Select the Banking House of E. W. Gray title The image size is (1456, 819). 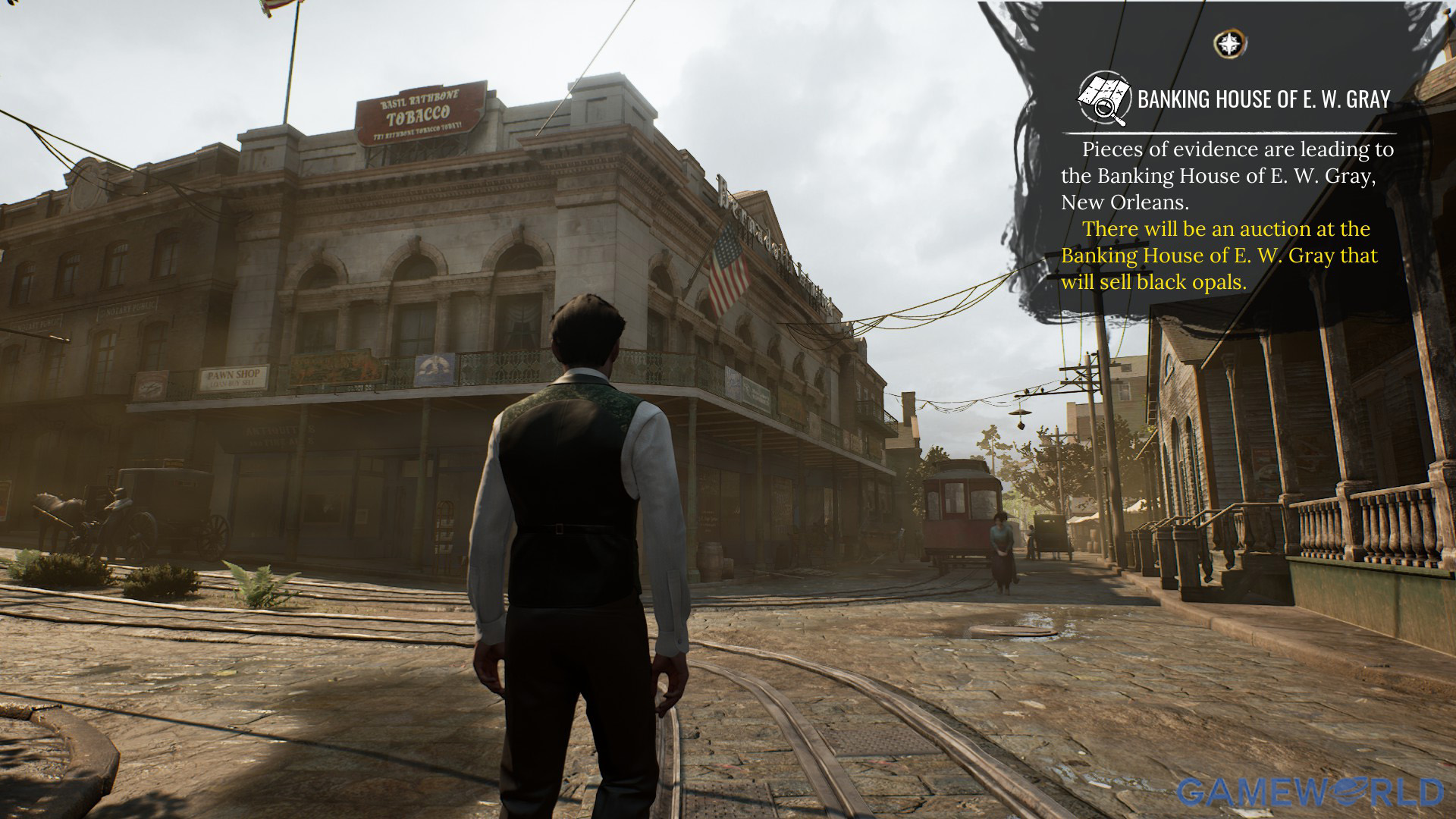[1263, 99]
